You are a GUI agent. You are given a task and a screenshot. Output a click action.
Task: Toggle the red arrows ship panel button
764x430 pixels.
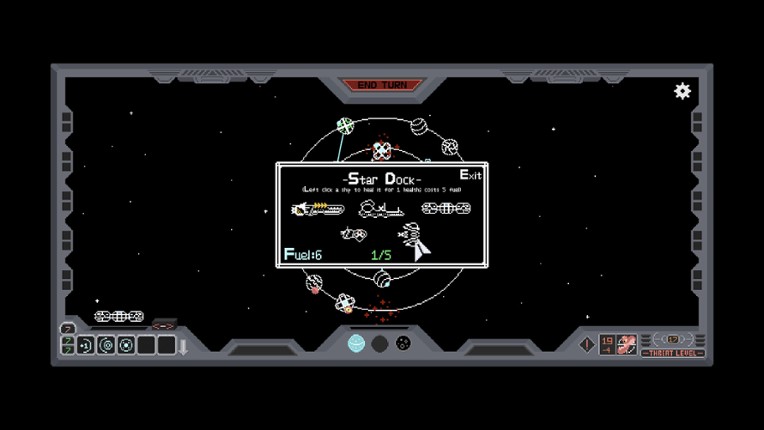coord(163,325)
